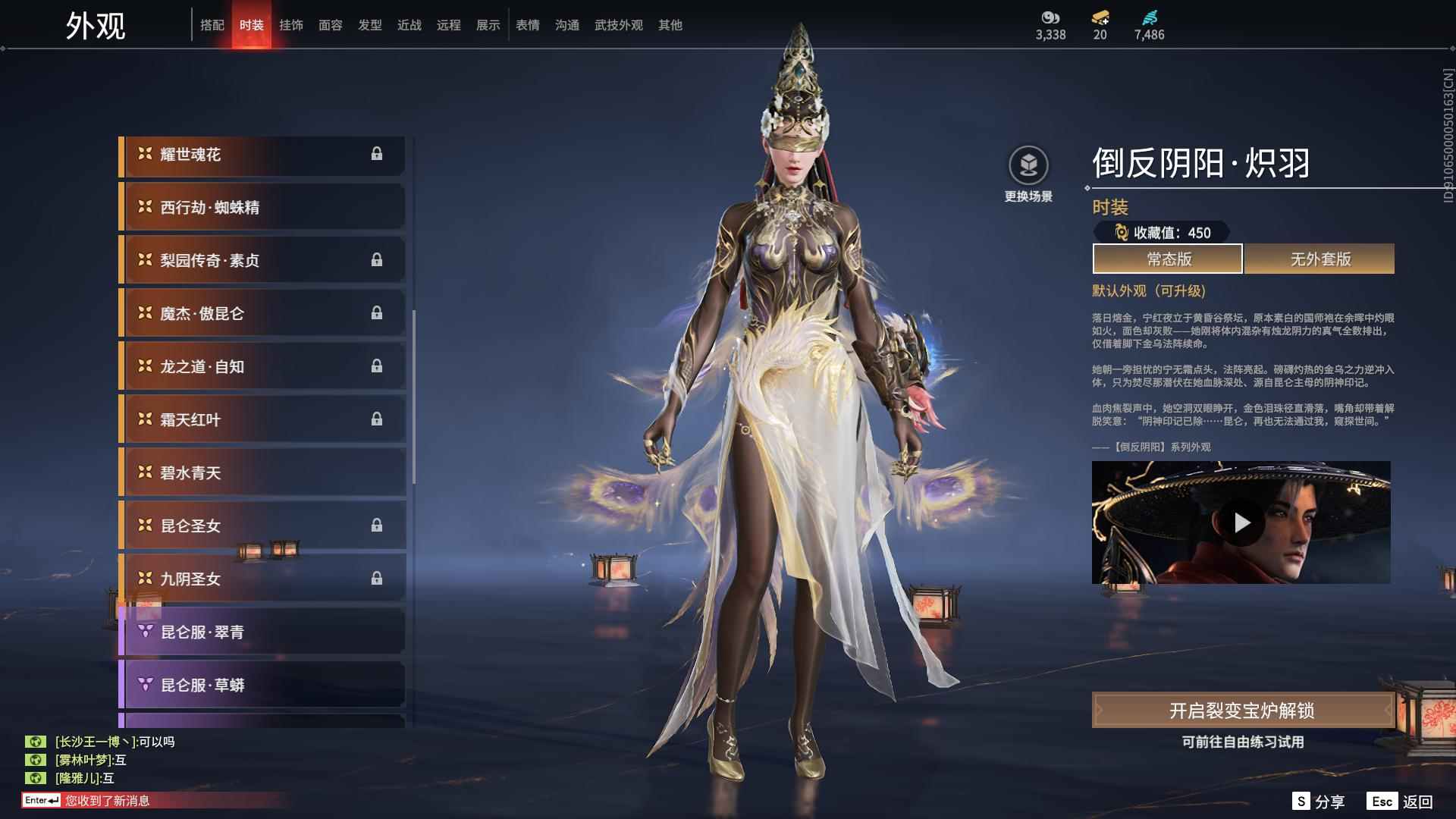Switch to the 挂饰 tab
The width and height of the screenshot is (1456, 819).
pyautogui.click(x=291, y=24)
